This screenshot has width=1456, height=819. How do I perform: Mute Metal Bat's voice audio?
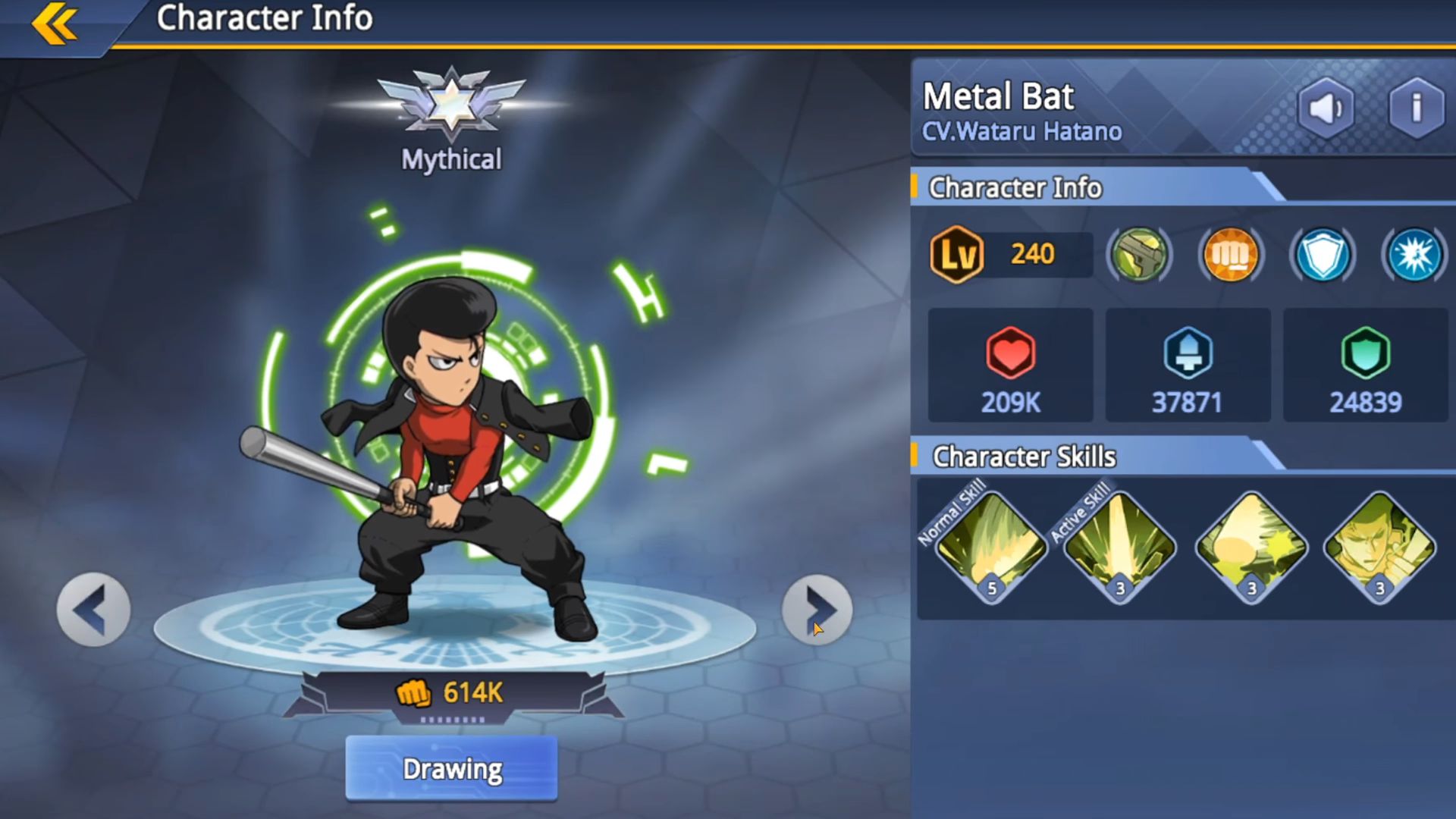1326,108
